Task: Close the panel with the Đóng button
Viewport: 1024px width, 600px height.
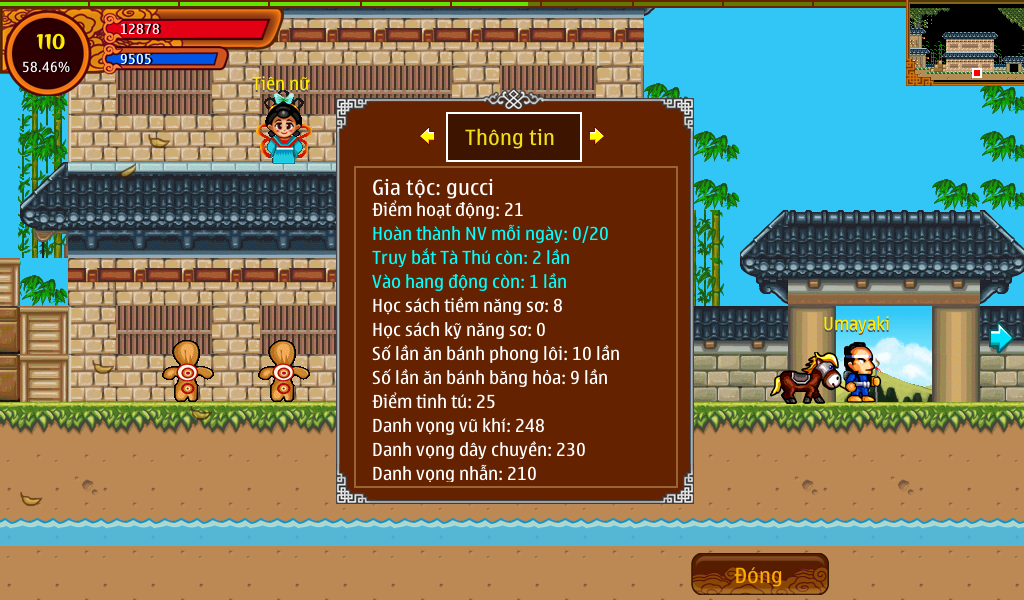Action: 759,575
